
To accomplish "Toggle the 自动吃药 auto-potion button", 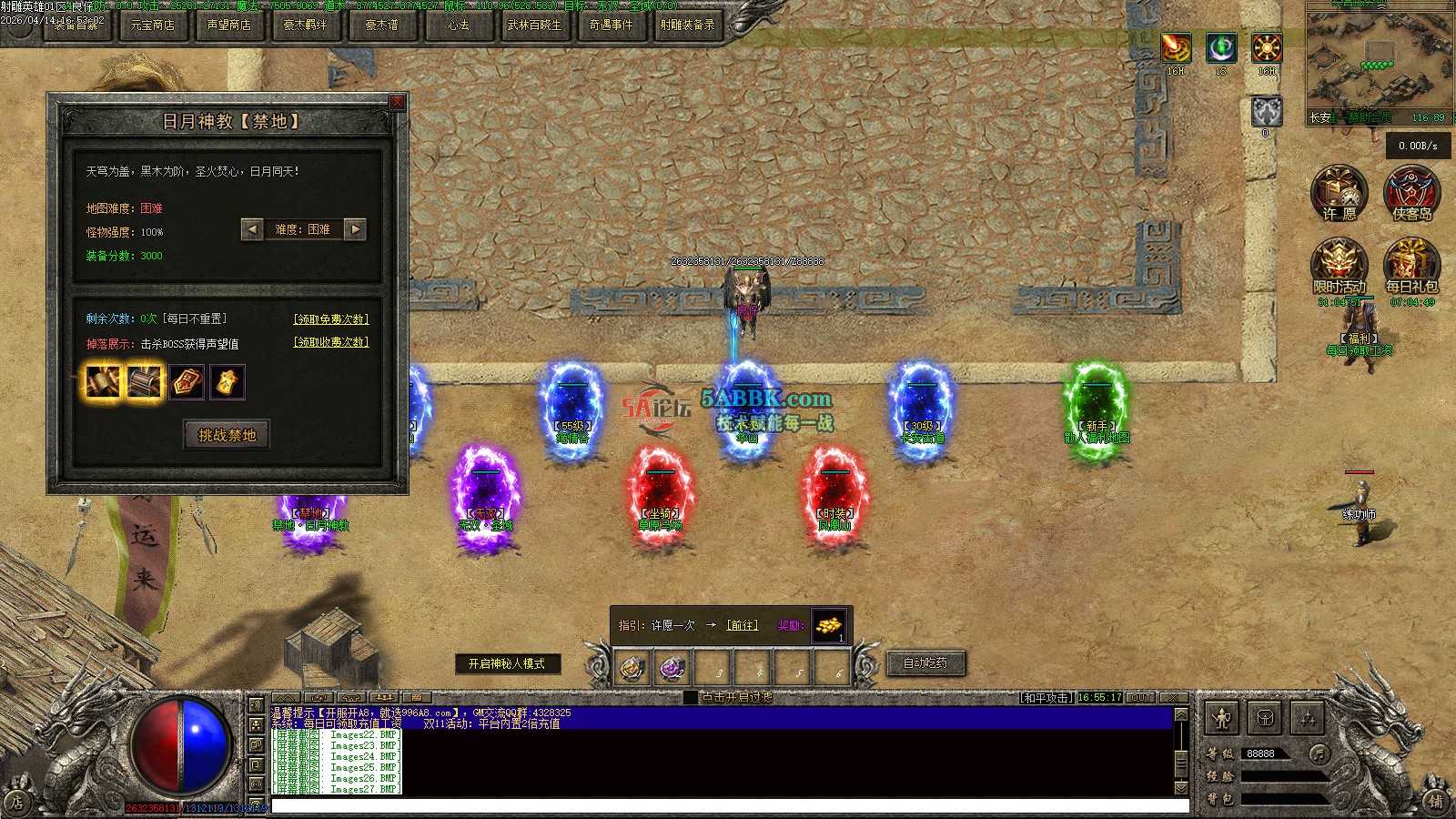I will (x=925, y=663).
